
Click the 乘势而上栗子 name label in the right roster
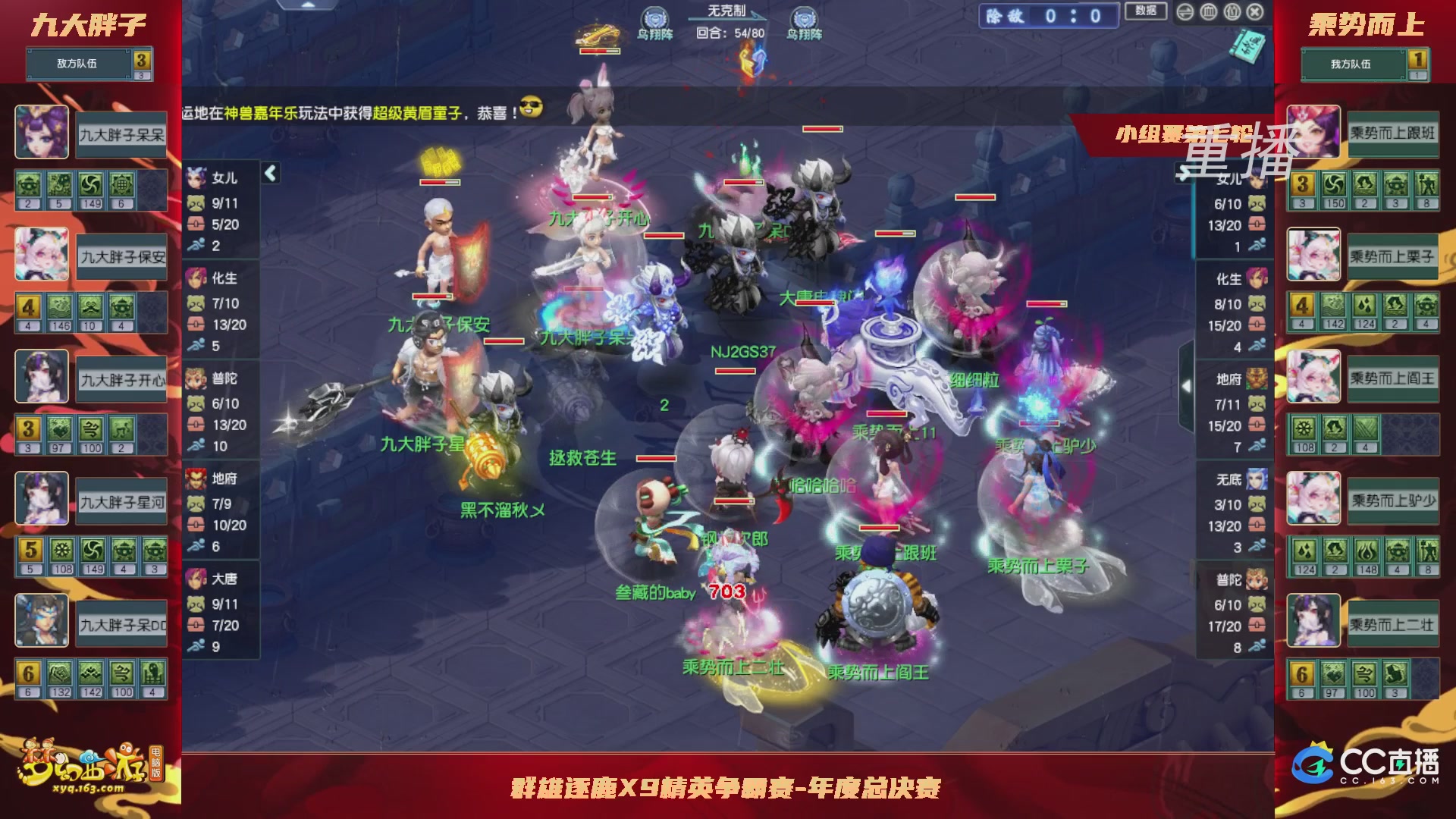(1394, 255)
